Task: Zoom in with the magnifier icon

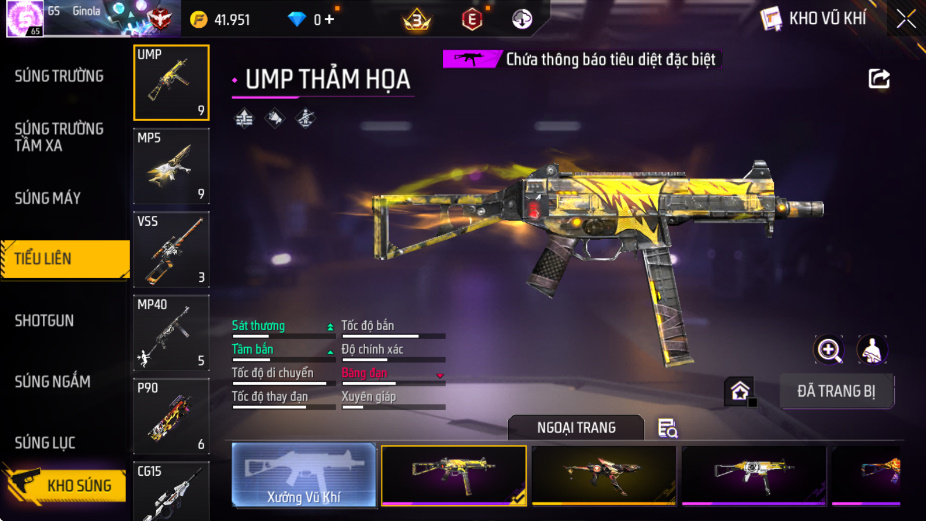Action: [829, 349]
